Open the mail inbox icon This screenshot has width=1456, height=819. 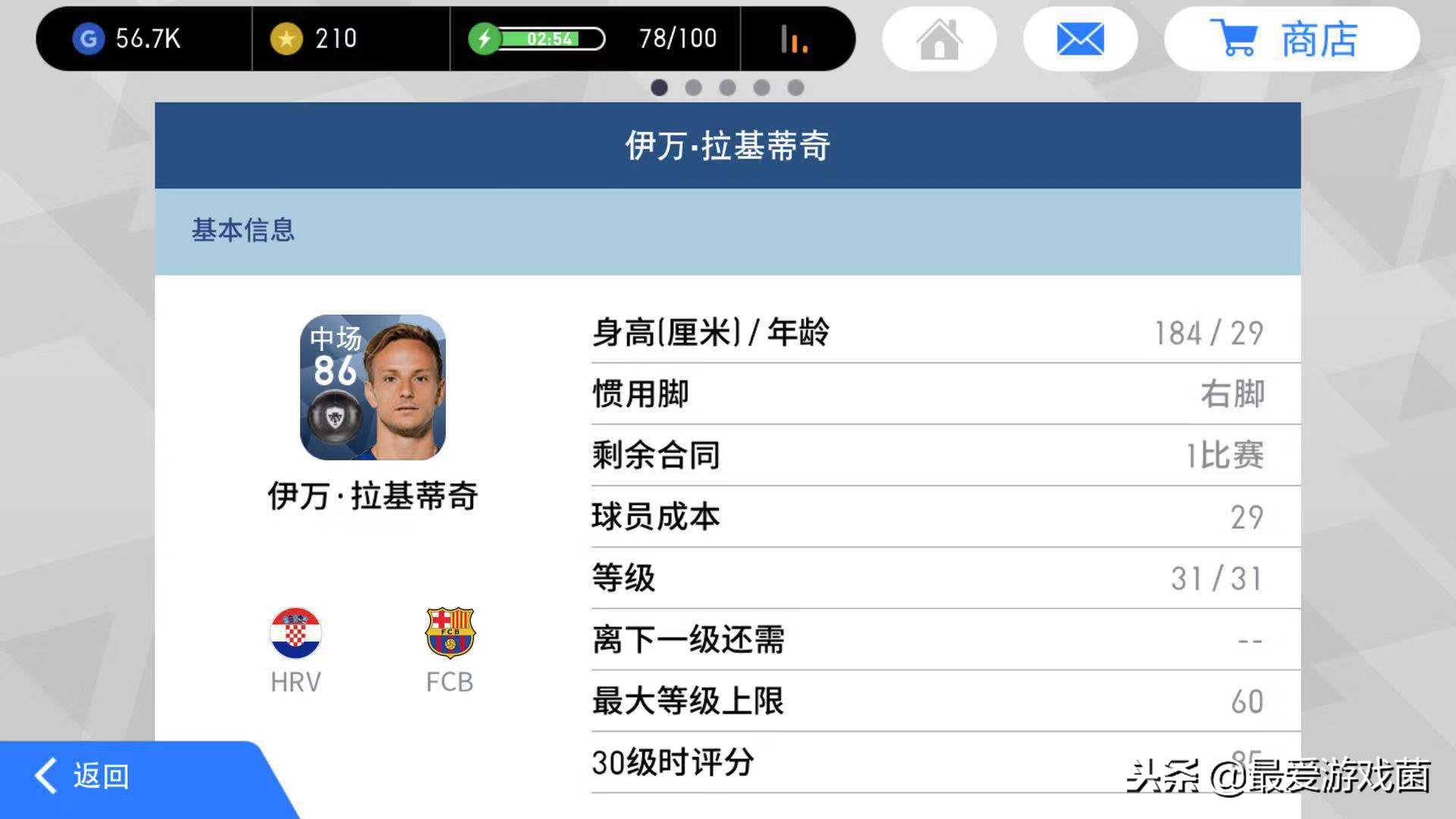point(1080,39)
